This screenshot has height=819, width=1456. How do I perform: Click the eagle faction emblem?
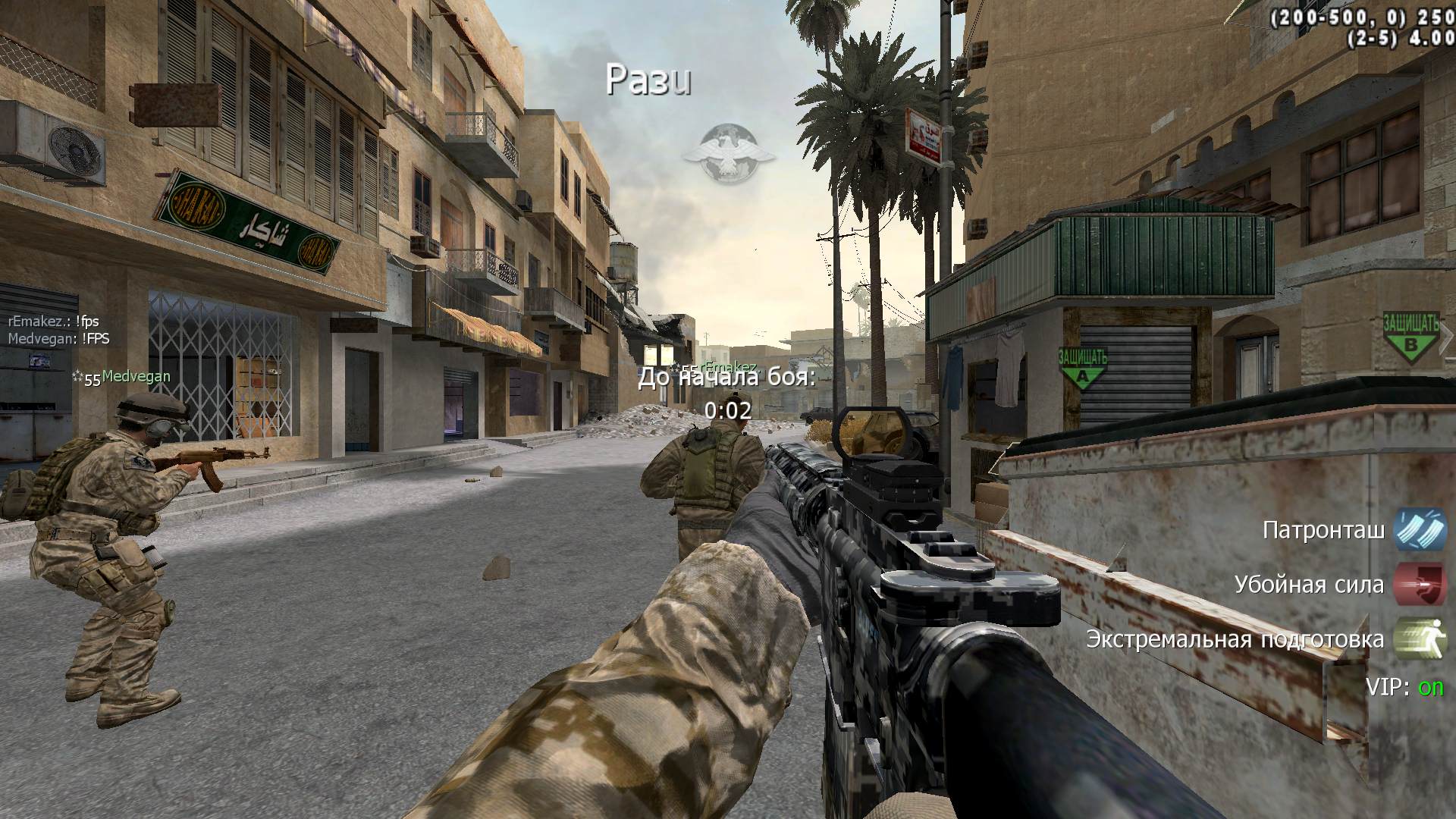728,155
